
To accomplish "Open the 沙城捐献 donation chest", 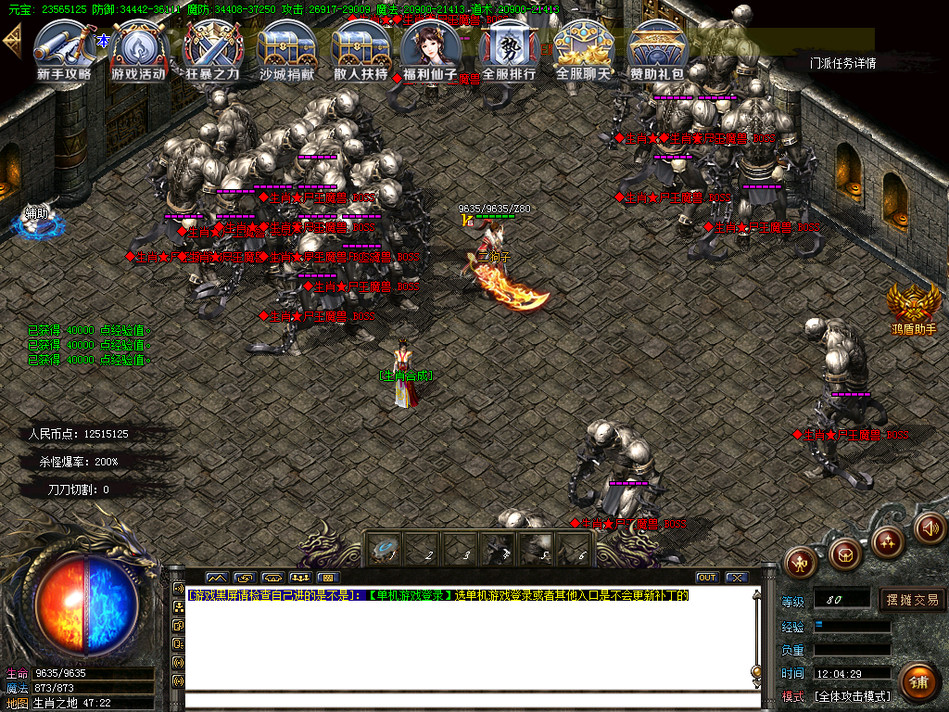I will 287,50.
